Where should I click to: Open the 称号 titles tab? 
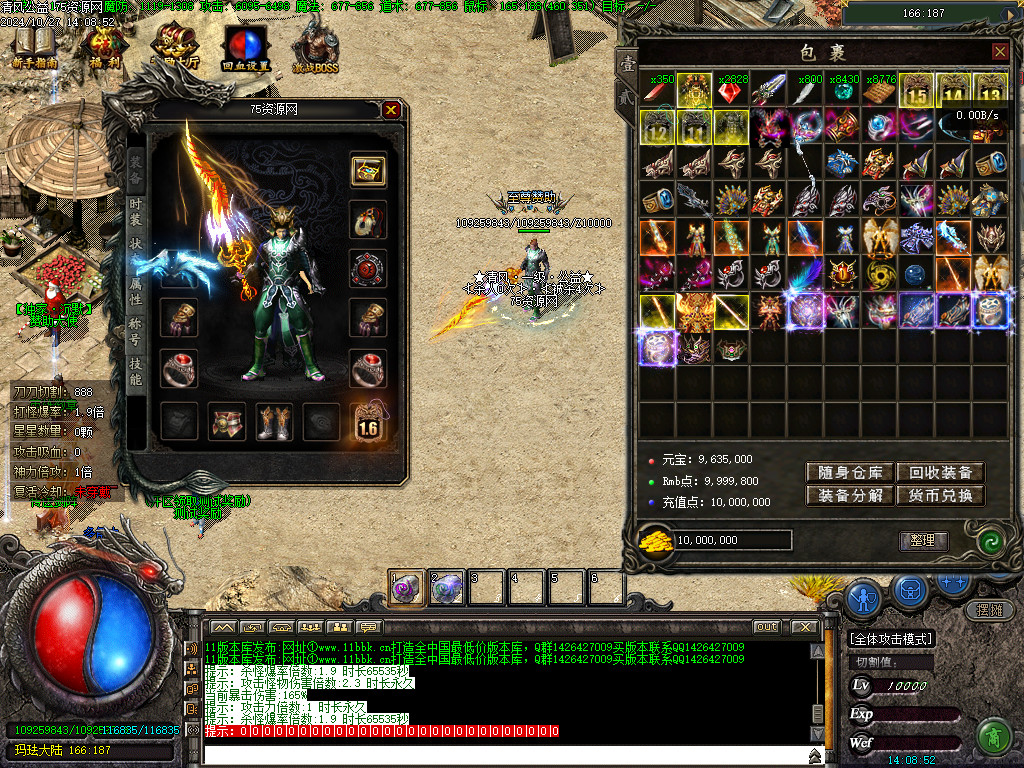click(136, 330)
